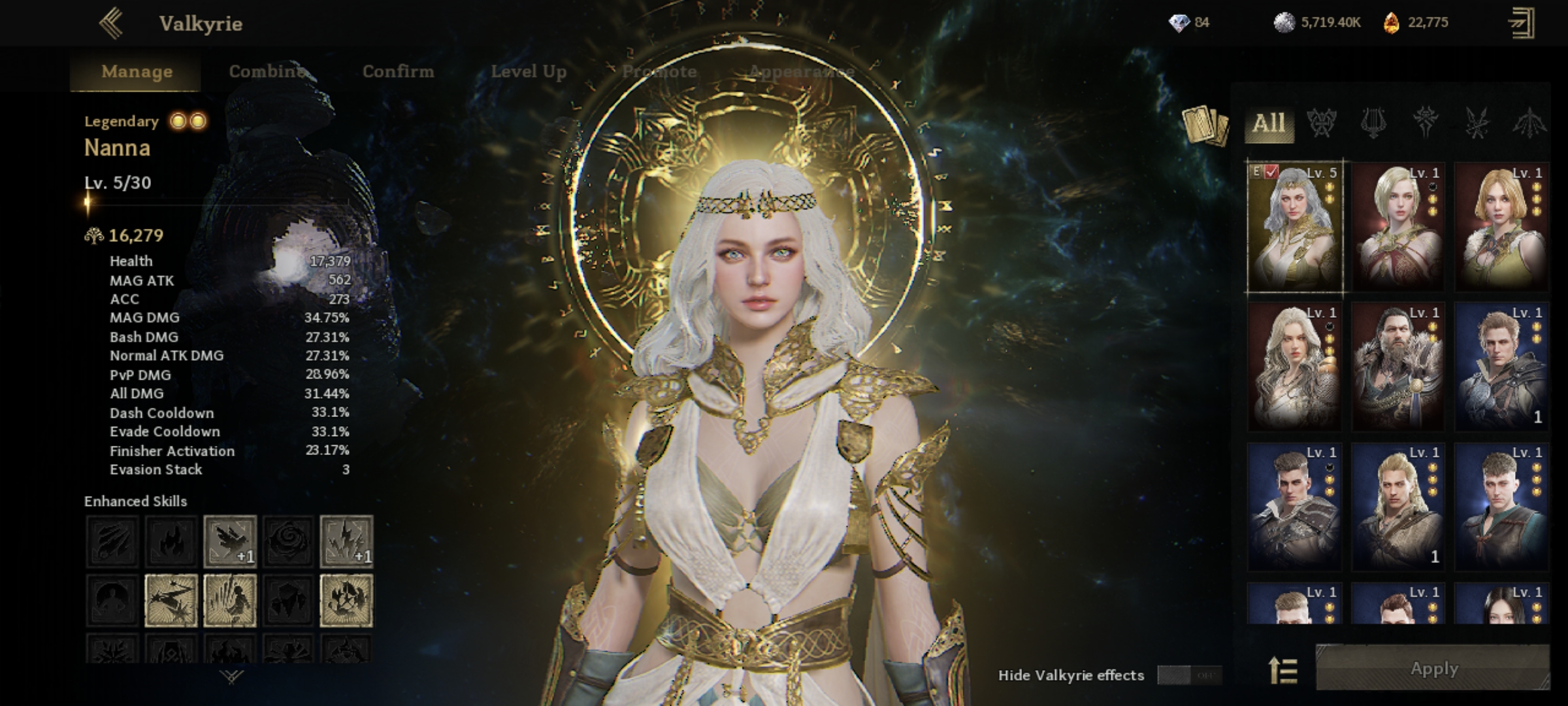Open the sort order button
The height and width of the screenshot is (706, 1568).
pos(1282,671)
